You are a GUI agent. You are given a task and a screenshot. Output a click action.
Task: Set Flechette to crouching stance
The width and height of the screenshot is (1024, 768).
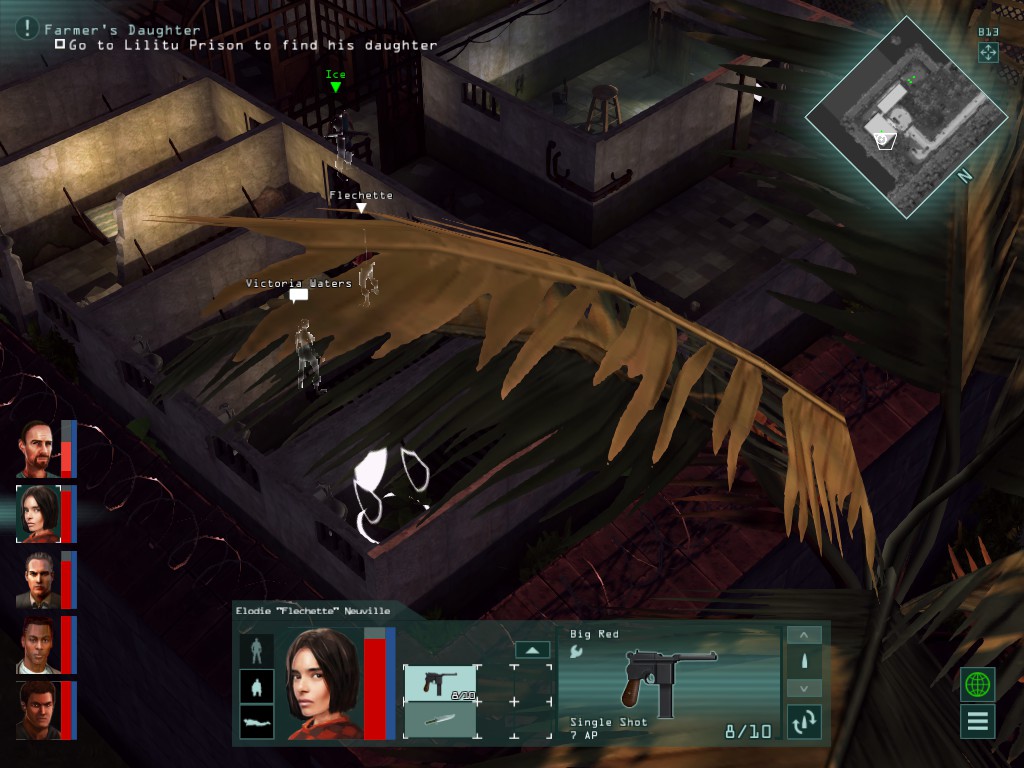pos(257,687)
